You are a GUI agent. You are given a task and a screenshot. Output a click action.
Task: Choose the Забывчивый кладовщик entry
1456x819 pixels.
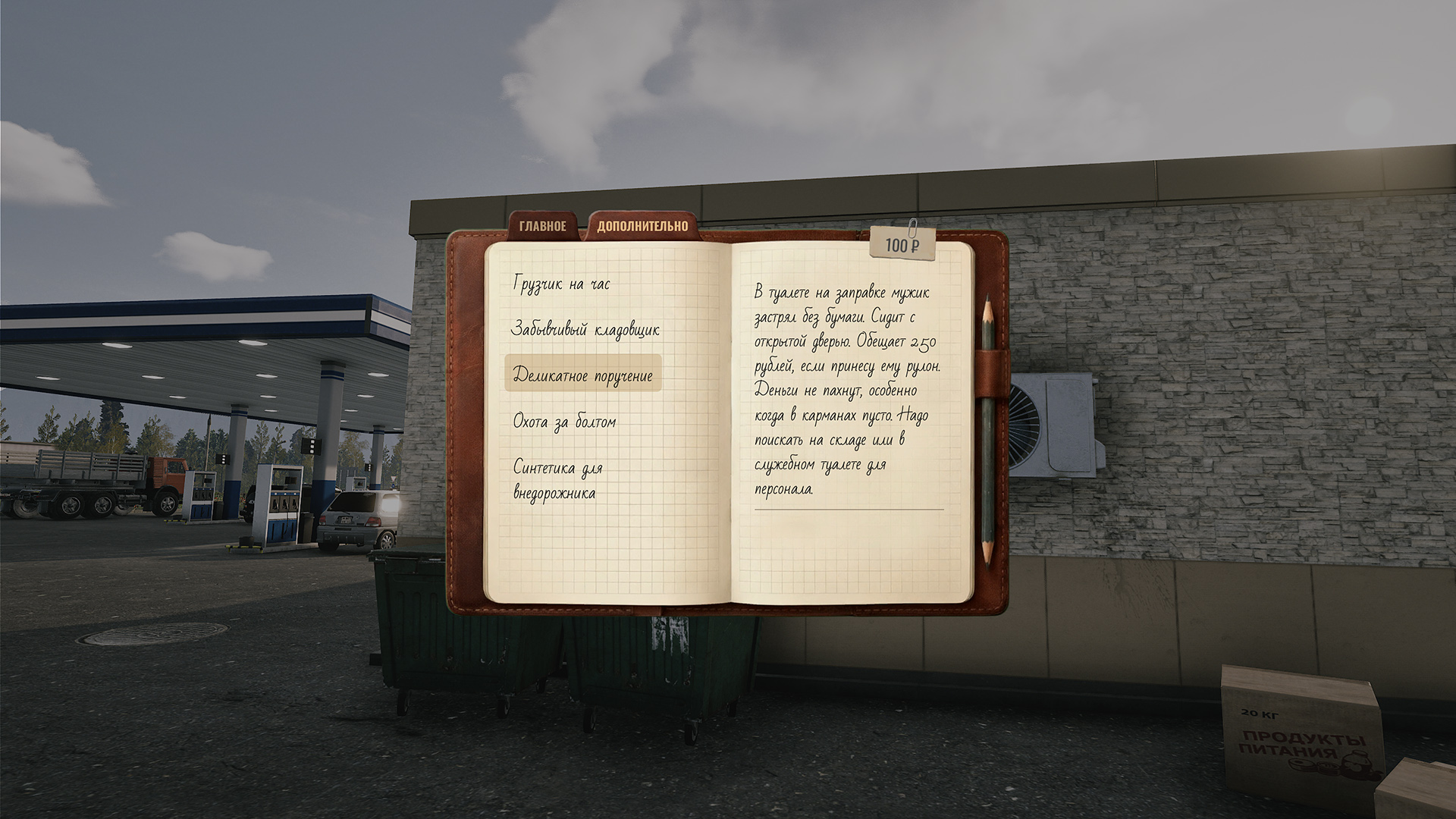tap(585, 330)
